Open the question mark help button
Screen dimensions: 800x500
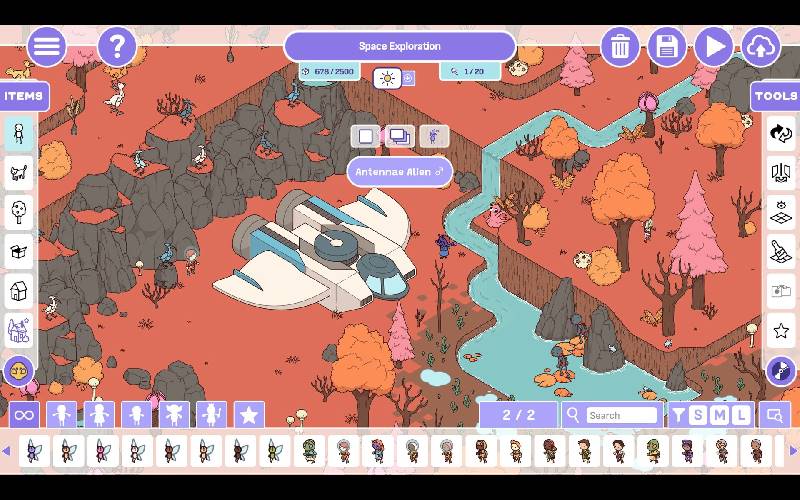pos(117,47)
